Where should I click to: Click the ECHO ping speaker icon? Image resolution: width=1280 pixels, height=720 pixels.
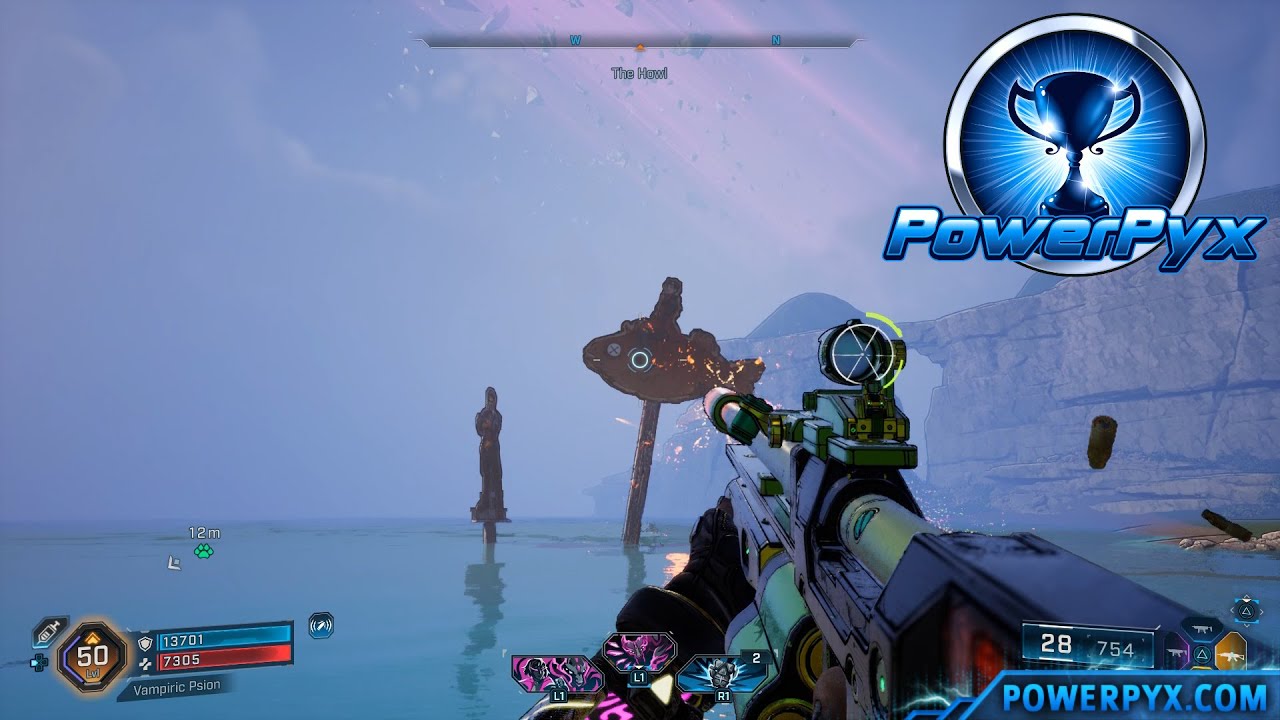click(320, 625)
